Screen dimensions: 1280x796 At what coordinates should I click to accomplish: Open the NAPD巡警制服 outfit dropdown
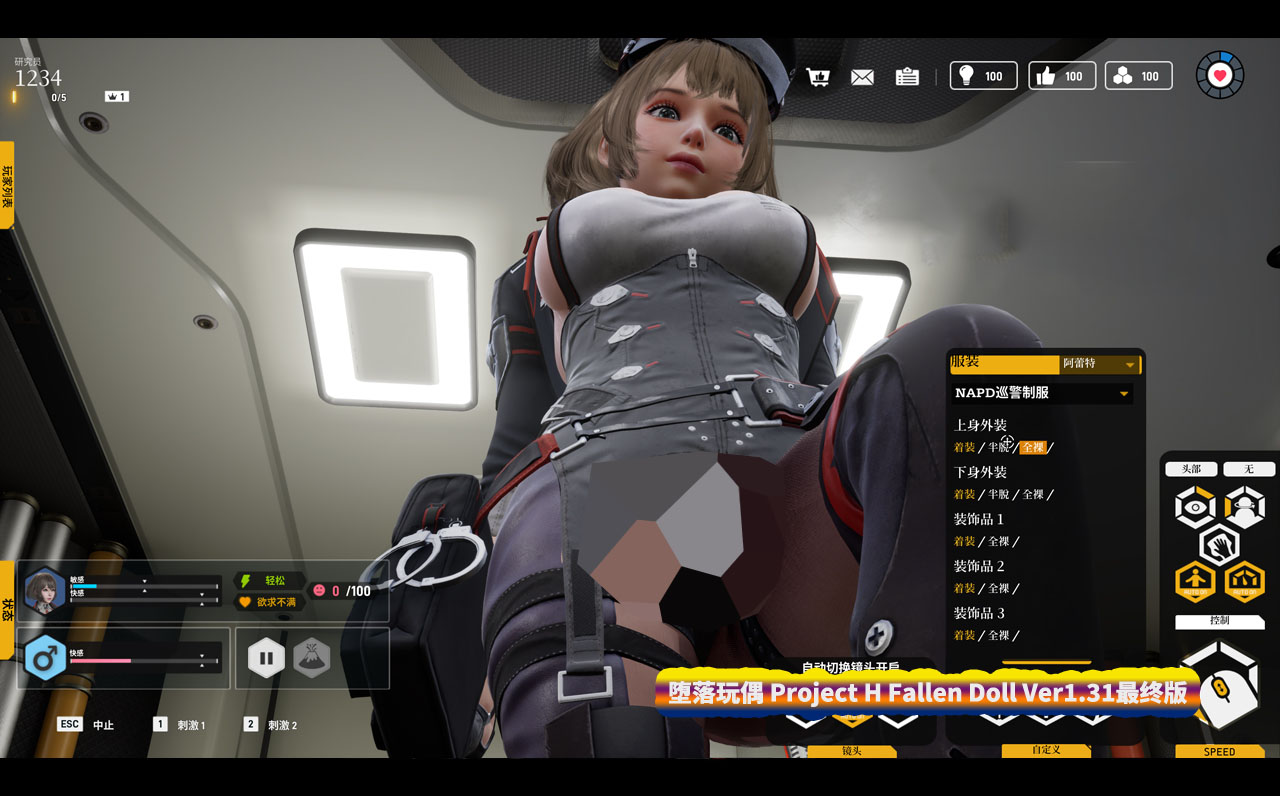[x=1041, y=393]
